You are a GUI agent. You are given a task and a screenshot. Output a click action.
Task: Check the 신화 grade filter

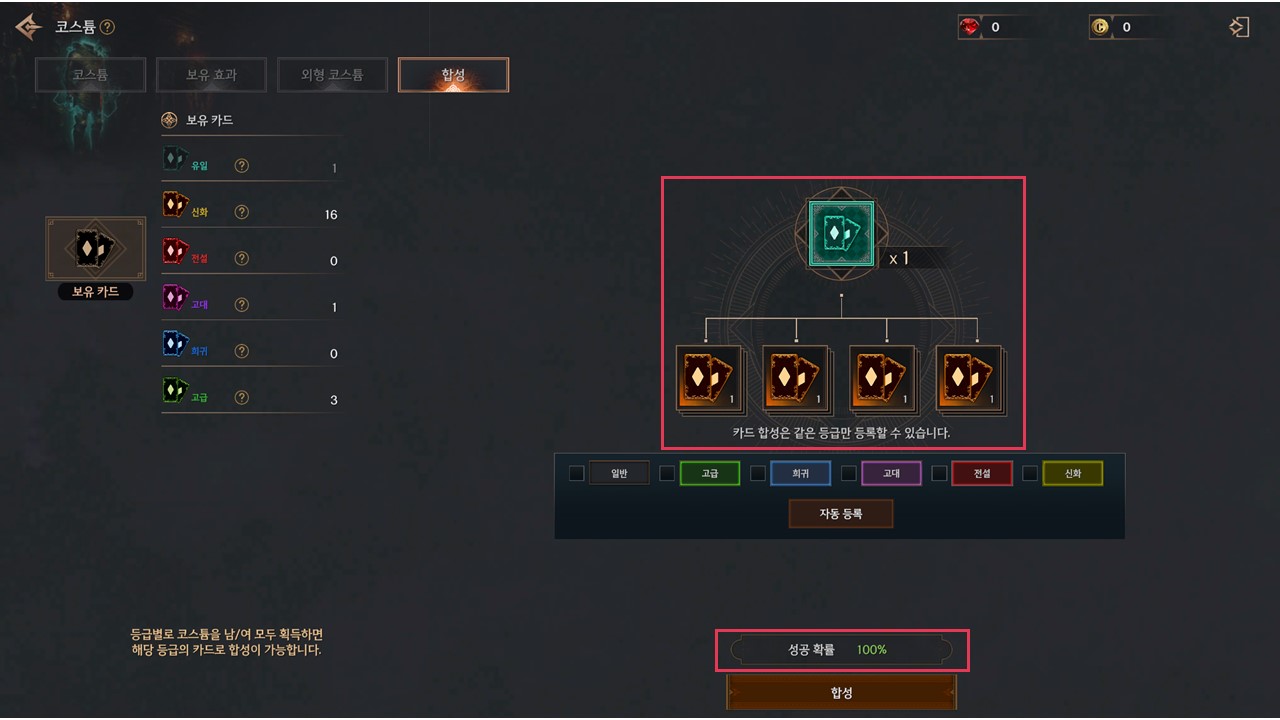click(x=1030, y=473)
